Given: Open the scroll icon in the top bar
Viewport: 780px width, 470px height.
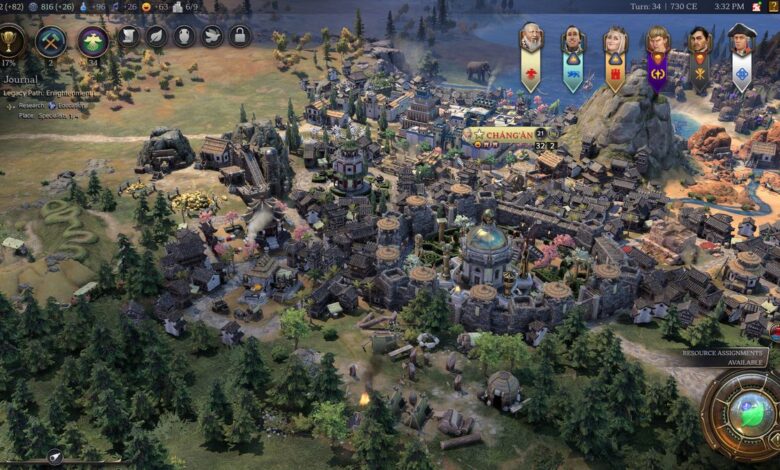Looking at the screenshot, I should [129, 36].
